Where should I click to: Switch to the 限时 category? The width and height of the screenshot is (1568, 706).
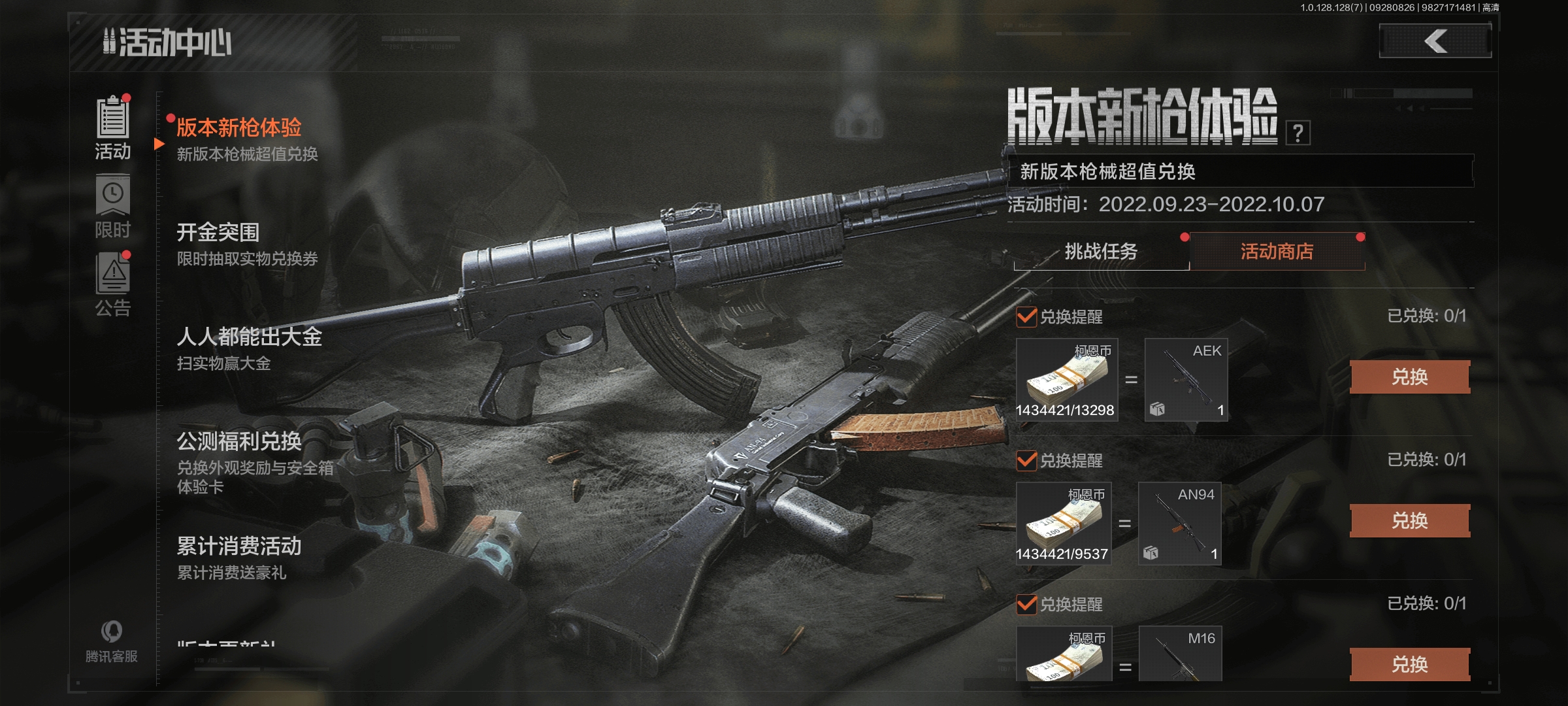tap(113, 207)
